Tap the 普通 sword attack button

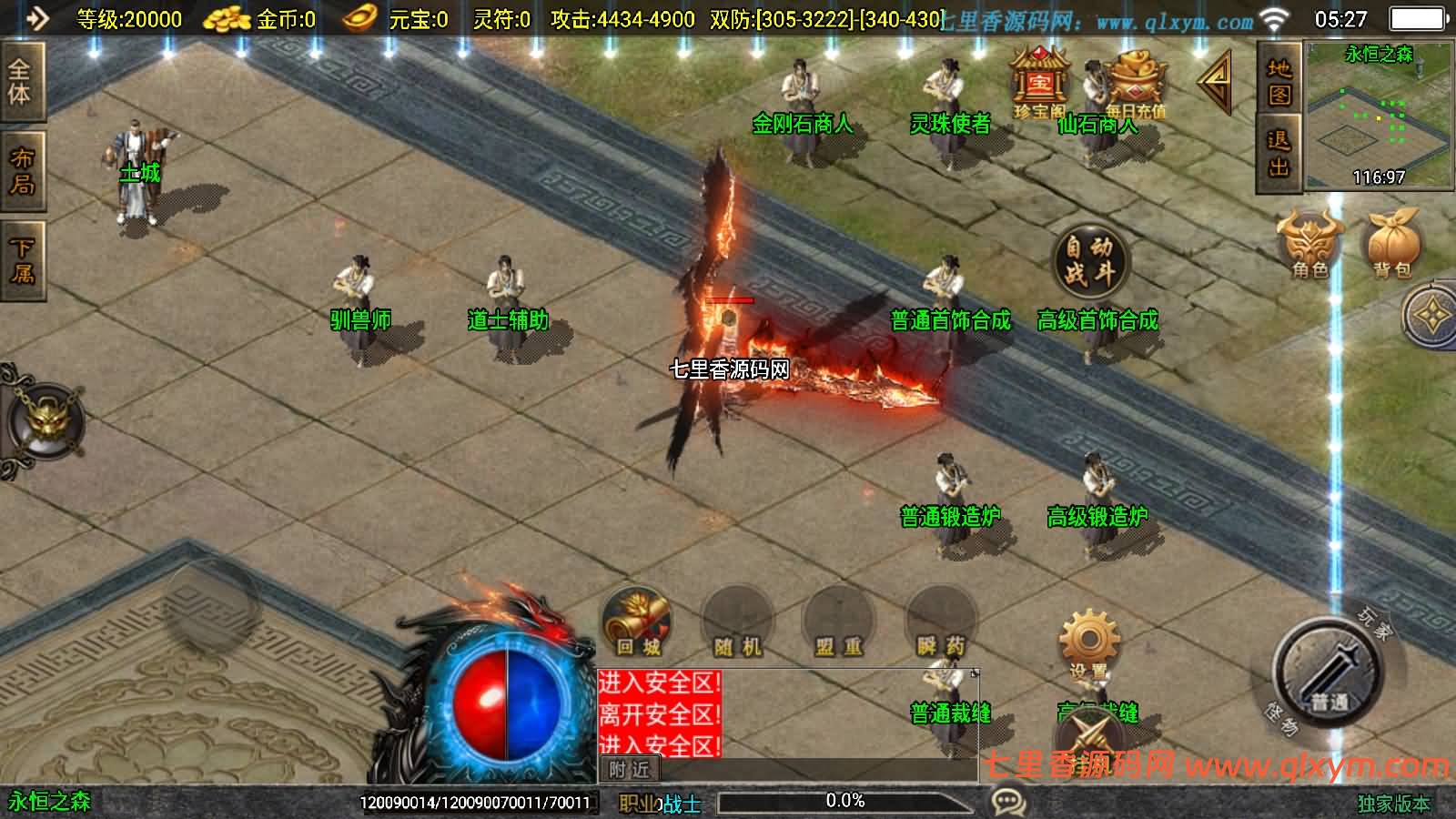point(1328,673)
